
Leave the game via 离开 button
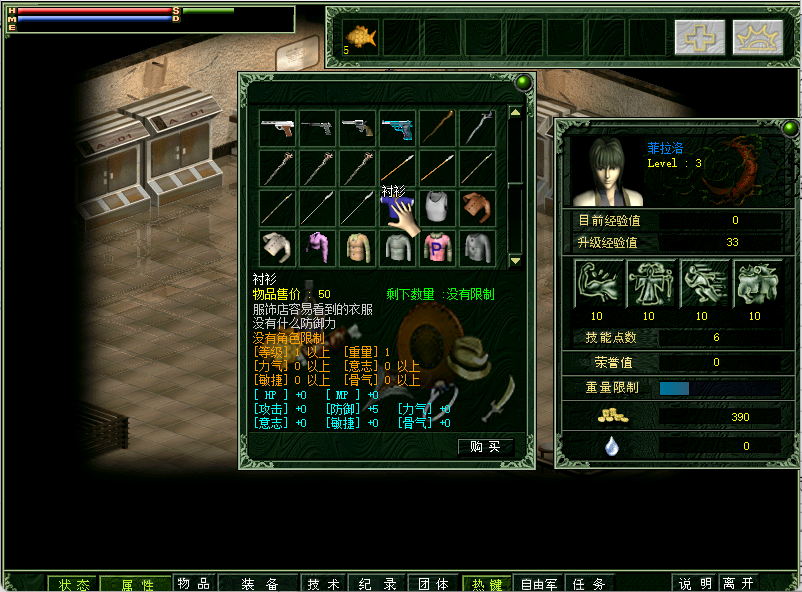click(x=739, y=583)
